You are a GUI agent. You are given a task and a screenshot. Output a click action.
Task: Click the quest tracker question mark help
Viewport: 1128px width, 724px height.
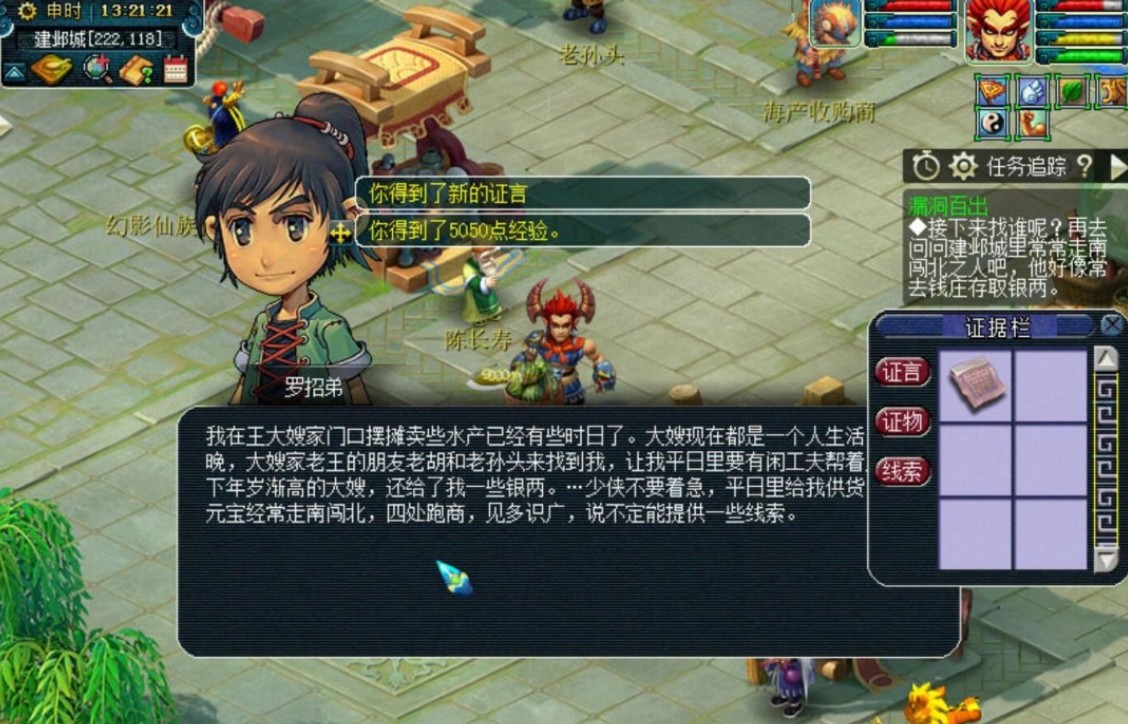click(1085, 166)
